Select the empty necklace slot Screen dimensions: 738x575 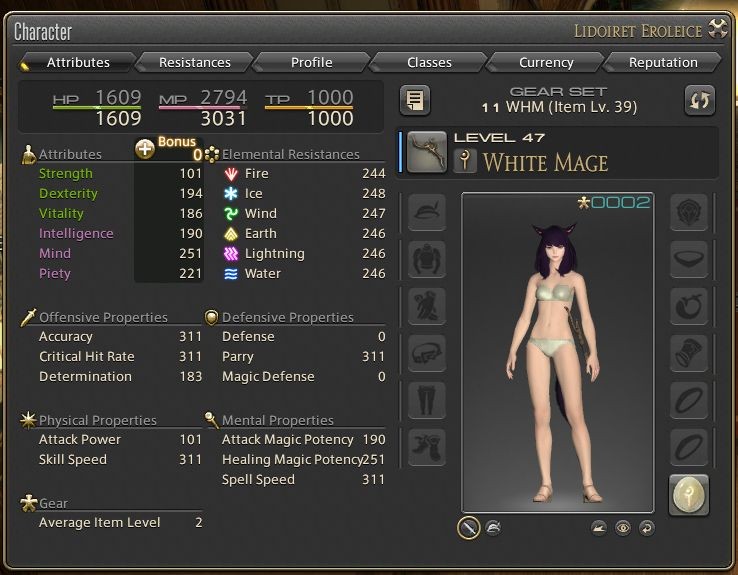click(x=689, y=259)
